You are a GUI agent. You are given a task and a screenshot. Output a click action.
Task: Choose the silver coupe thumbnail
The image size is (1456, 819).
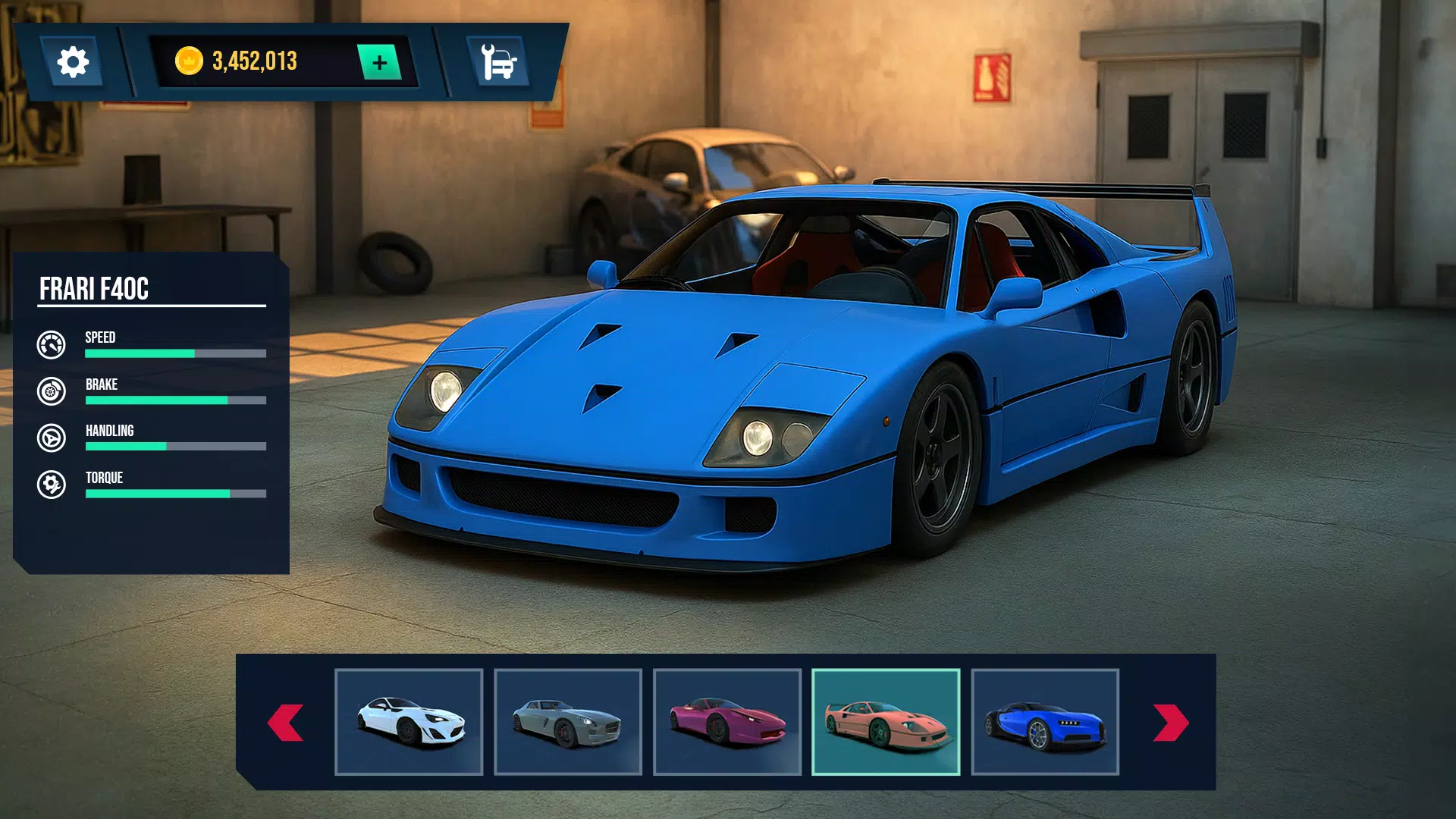(x=568, y=722)
